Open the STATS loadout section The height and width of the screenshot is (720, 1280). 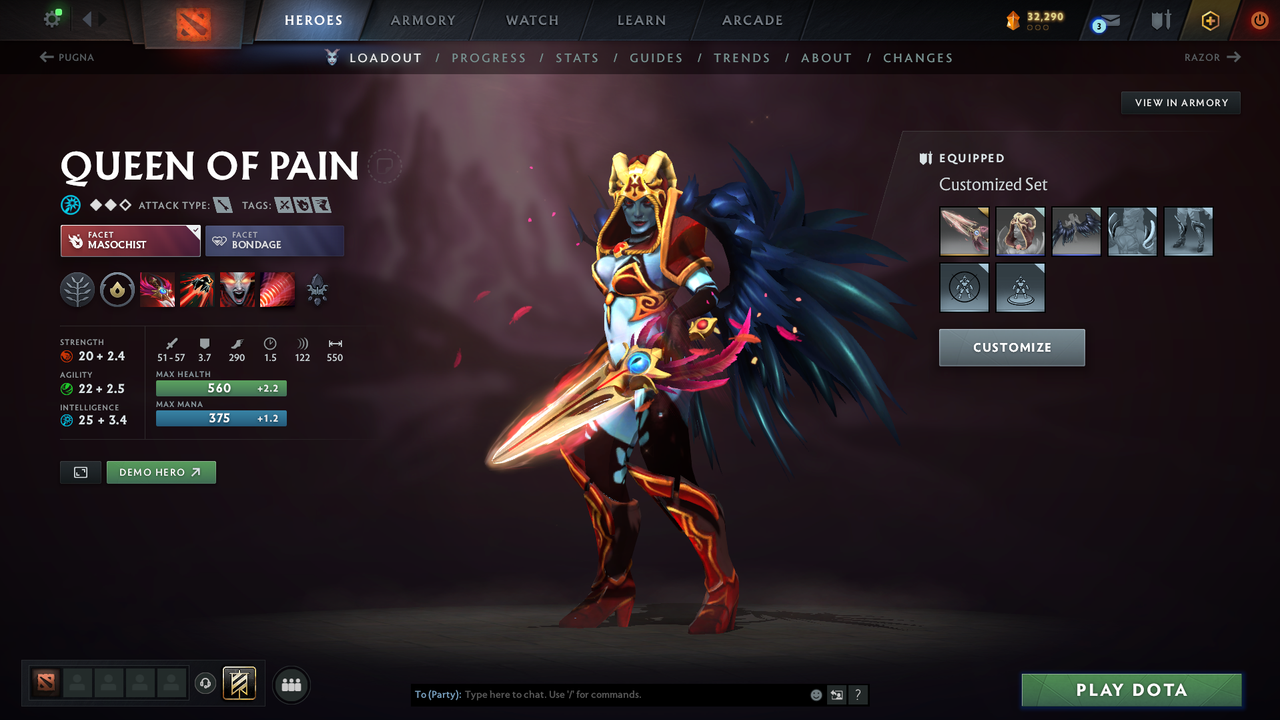577,57
